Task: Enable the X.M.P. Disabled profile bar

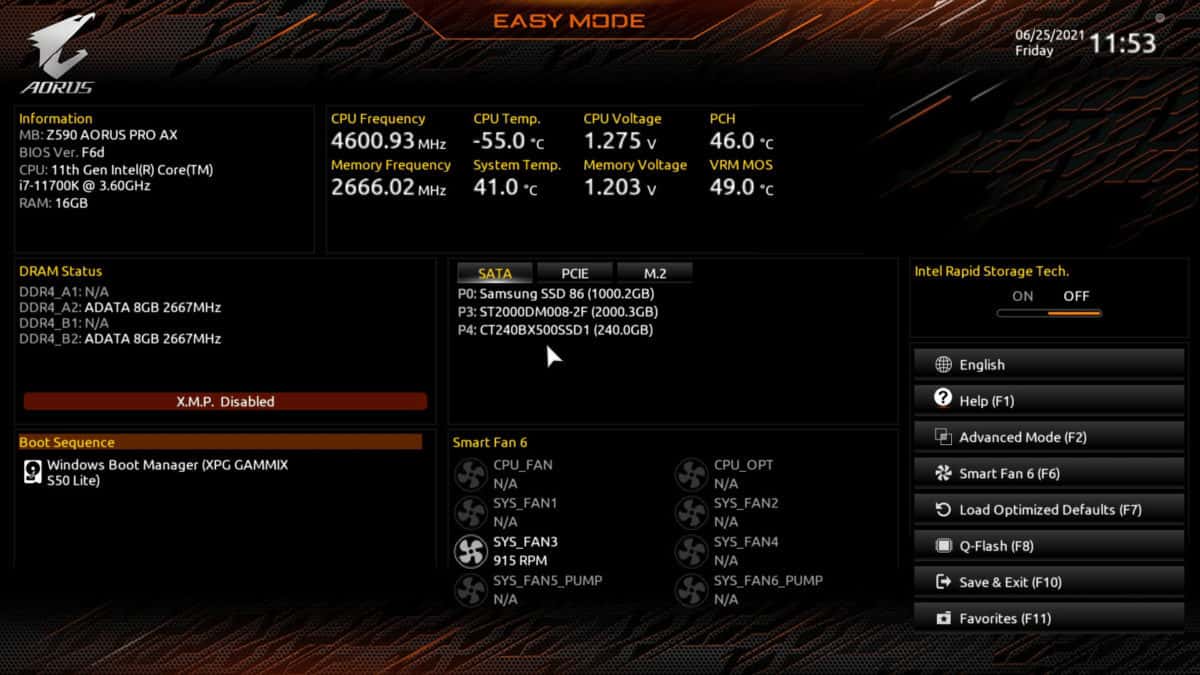Action: [x=225, y=401]
